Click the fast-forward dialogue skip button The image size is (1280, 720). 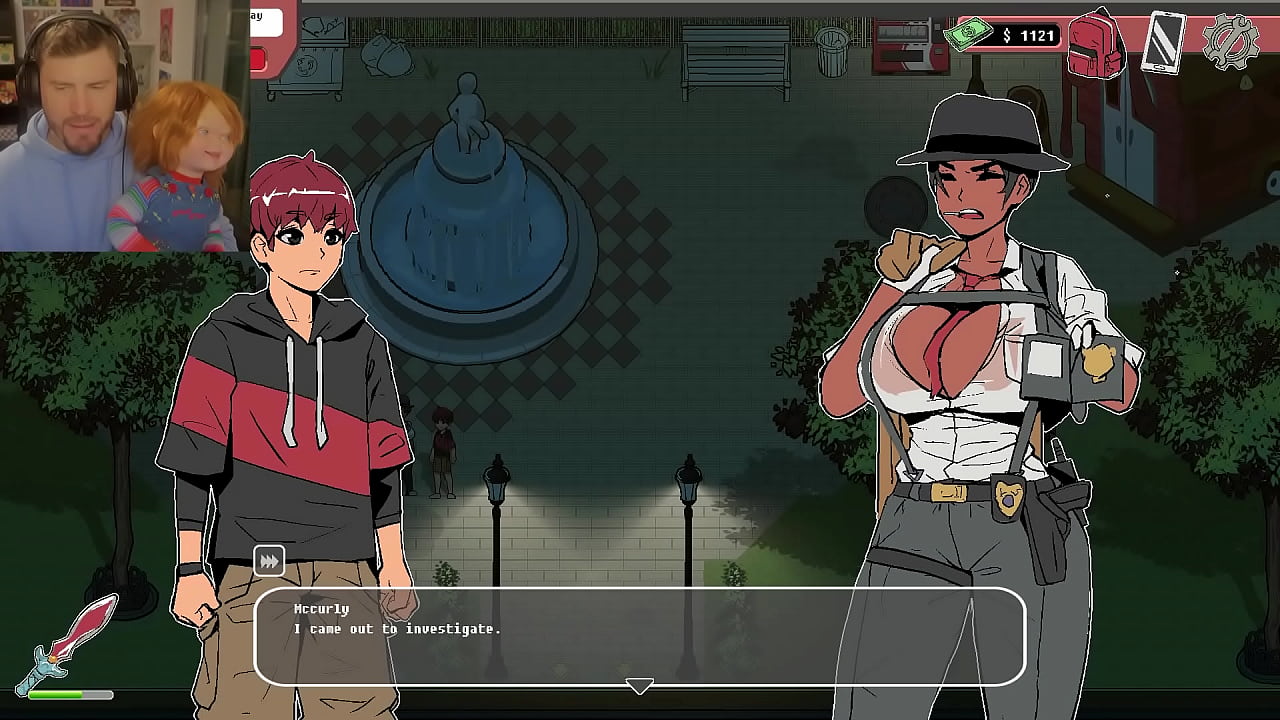[x=268, y=562]
